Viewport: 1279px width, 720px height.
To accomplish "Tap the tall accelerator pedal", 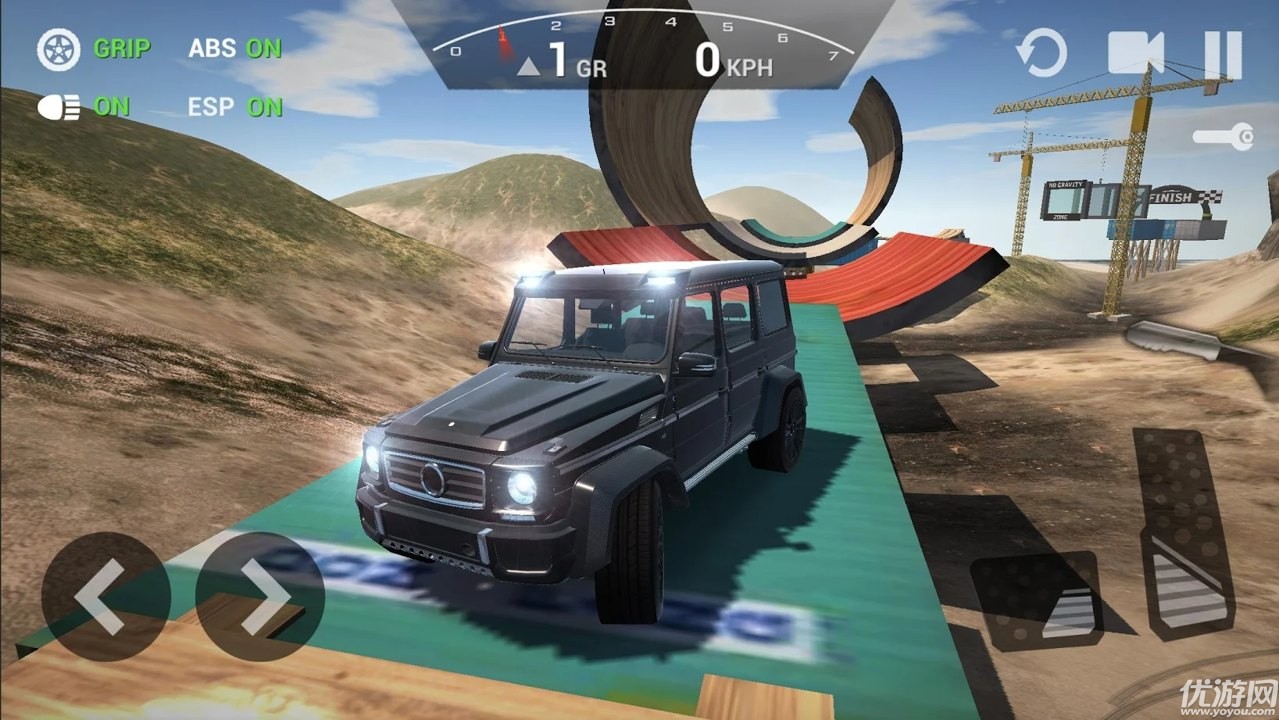I will (x=1186, y=535).
